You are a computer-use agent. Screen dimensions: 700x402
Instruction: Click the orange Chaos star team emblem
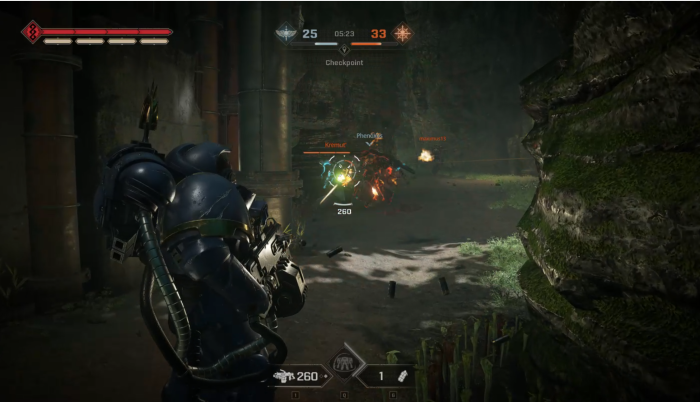(x=402, y=33)
